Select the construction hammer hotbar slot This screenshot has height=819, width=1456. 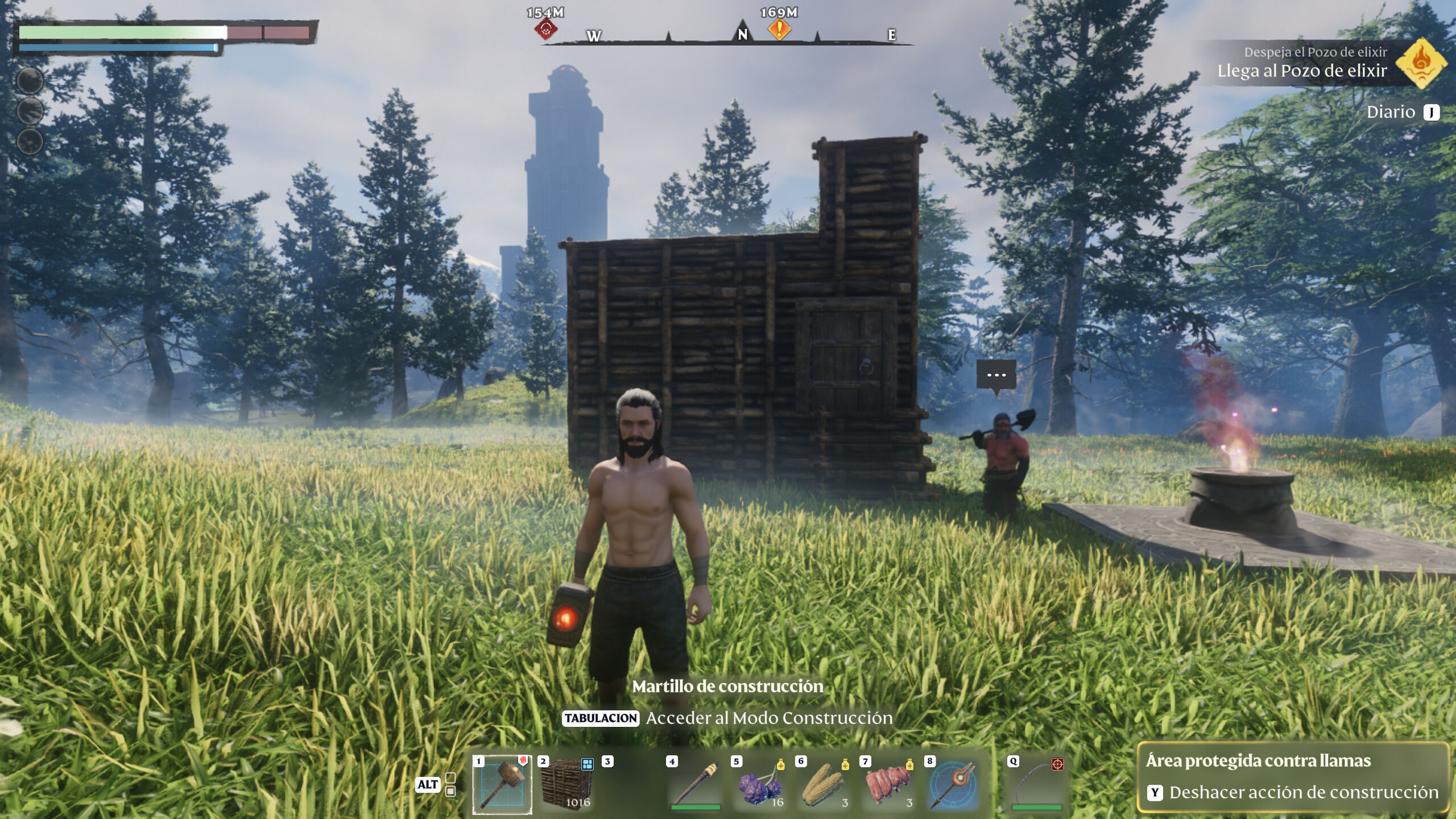coord(502,785)
